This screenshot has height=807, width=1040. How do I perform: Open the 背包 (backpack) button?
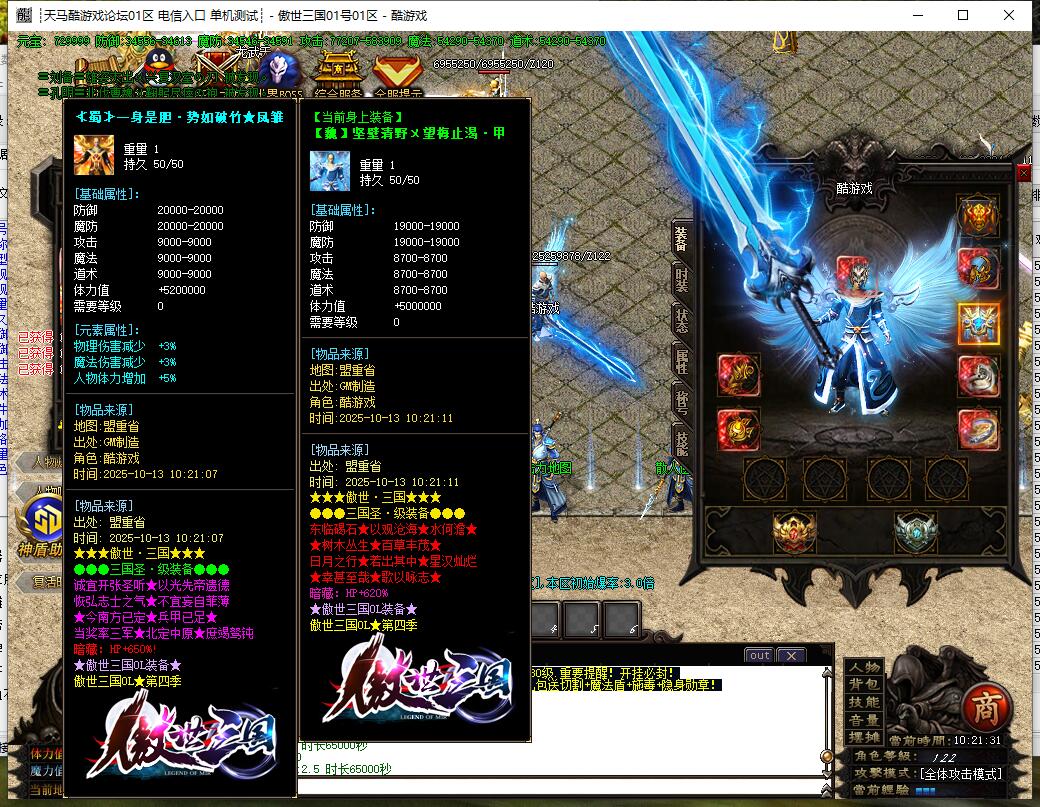coord(864,684)
